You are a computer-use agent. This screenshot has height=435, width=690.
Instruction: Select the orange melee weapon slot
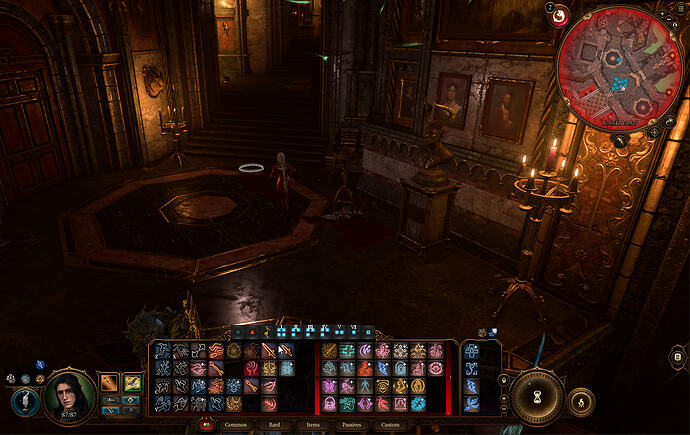109,381
